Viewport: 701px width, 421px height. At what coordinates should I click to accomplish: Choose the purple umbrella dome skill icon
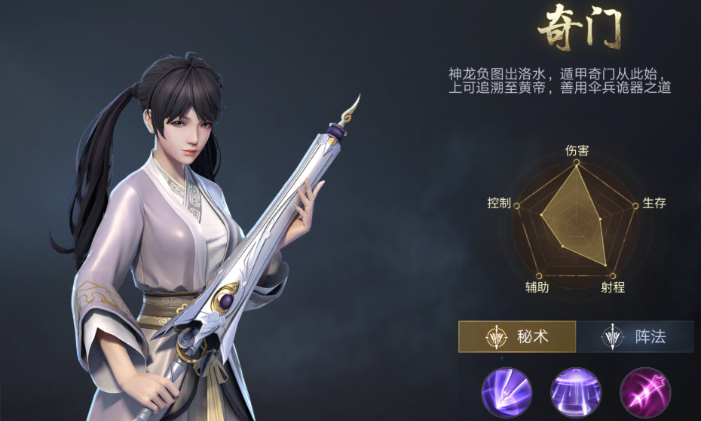pos(575,391)
